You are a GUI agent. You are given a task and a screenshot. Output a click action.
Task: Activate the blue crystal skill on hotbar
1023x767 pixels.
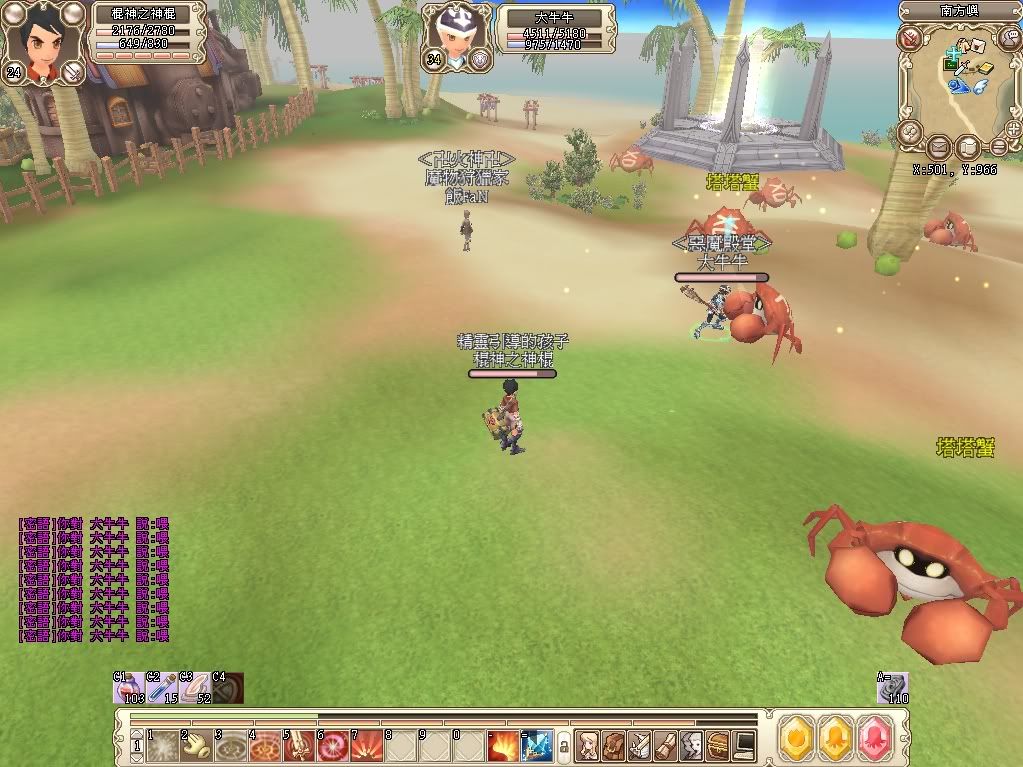(537, 745)
